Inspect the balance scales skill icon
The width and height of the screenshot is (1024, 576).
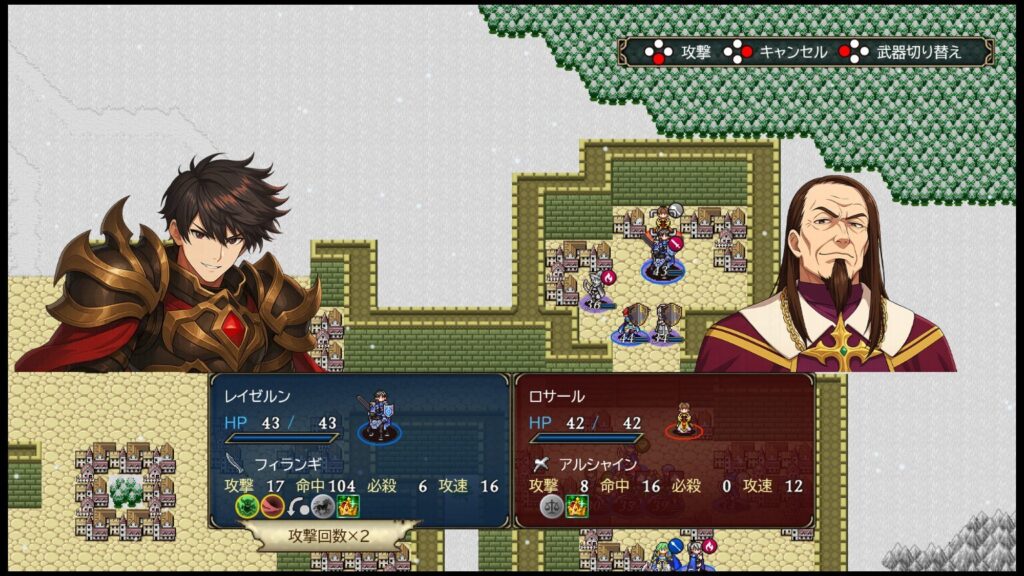(x=552, y=506)
